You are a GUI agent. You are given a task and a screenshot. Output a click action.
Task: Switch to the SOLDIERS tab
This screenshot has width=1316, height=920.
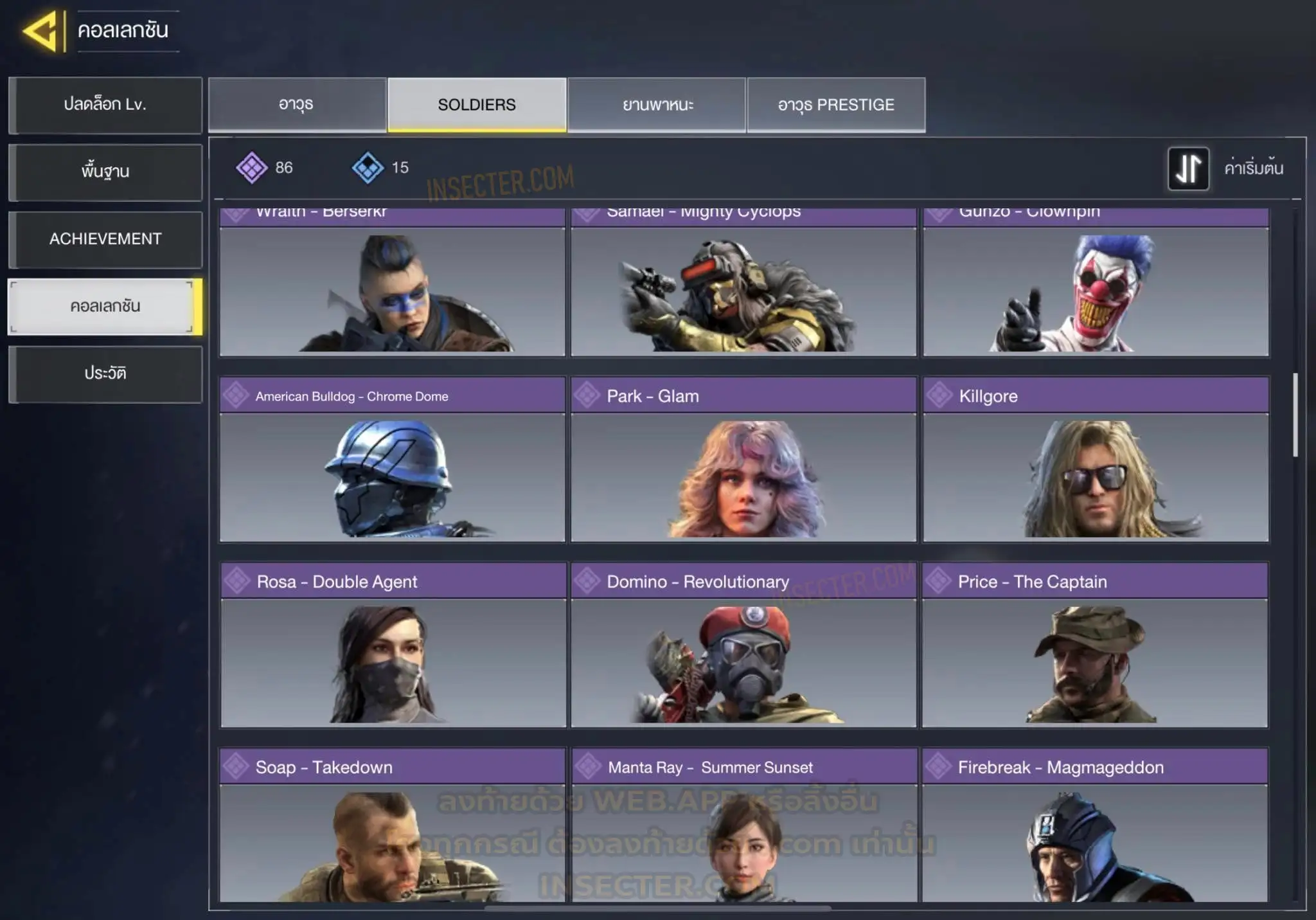coord(477,105)
